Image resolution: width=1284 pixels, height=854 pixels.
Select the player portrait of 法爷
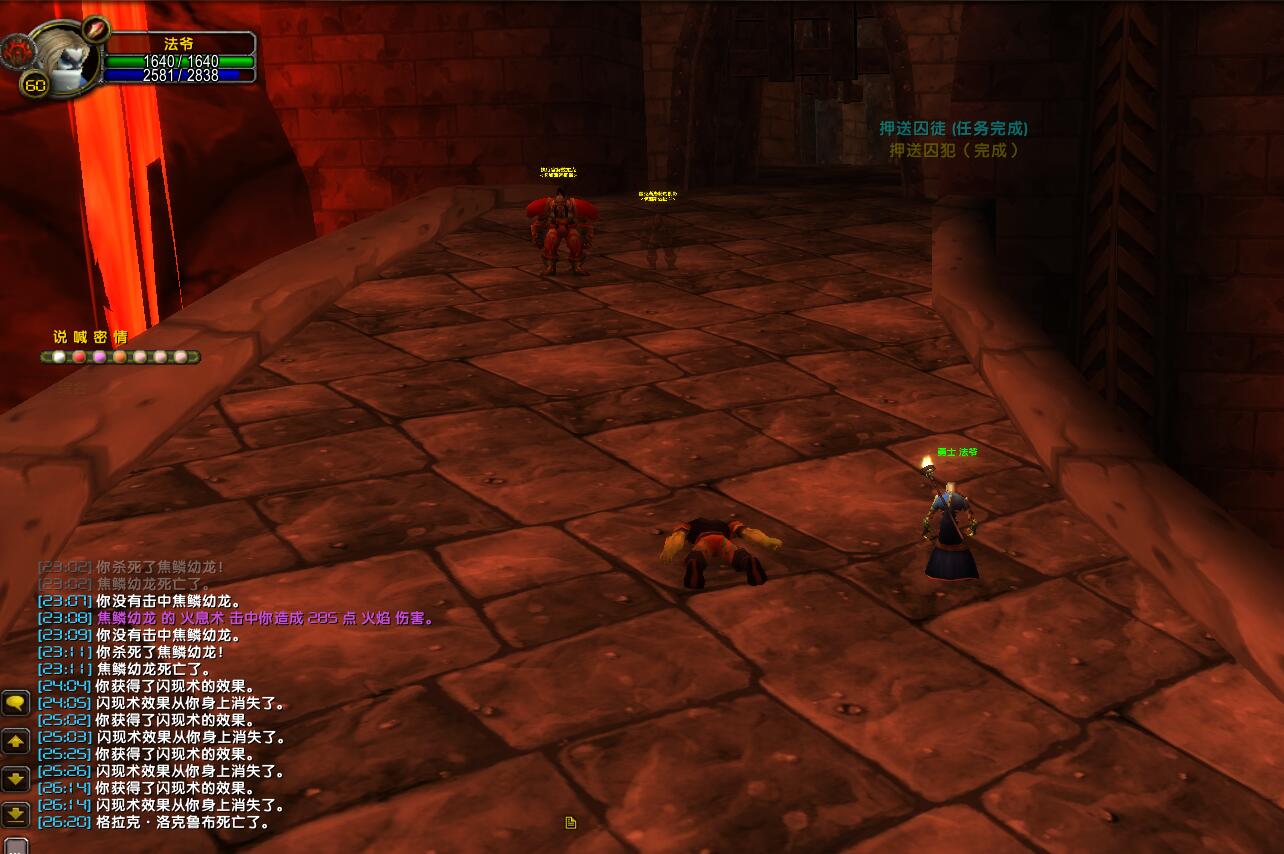[x=64, y=55]
